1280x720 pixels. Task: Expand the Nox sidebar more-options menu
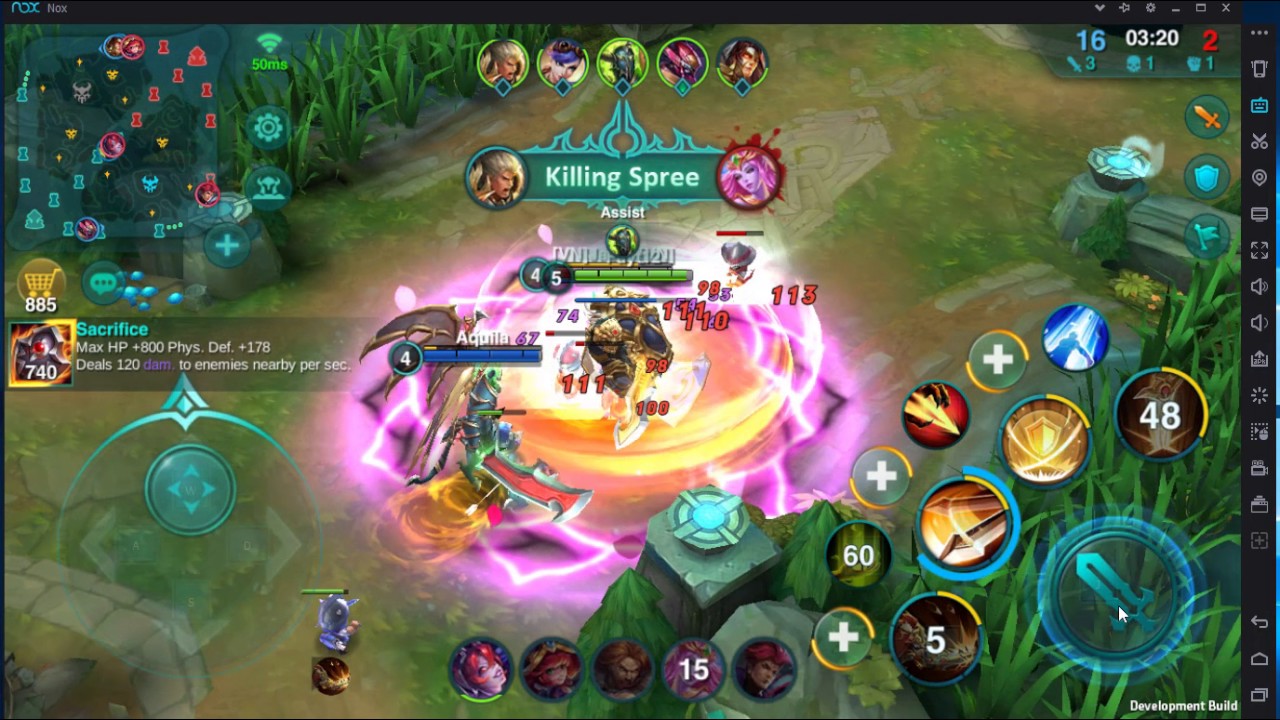tap(1259, 31)
